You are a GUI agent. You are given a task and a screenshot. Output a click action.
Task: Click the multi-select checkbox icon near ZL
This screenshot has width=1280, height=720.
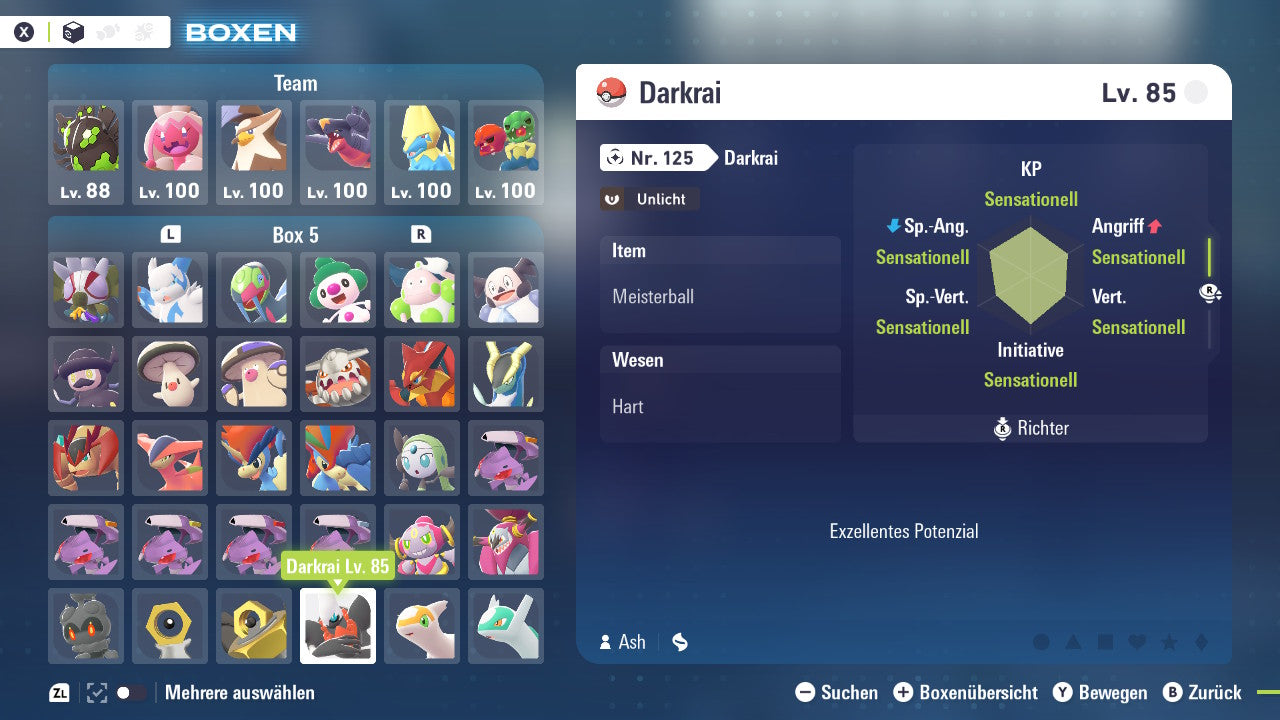(x=95, y=692)
